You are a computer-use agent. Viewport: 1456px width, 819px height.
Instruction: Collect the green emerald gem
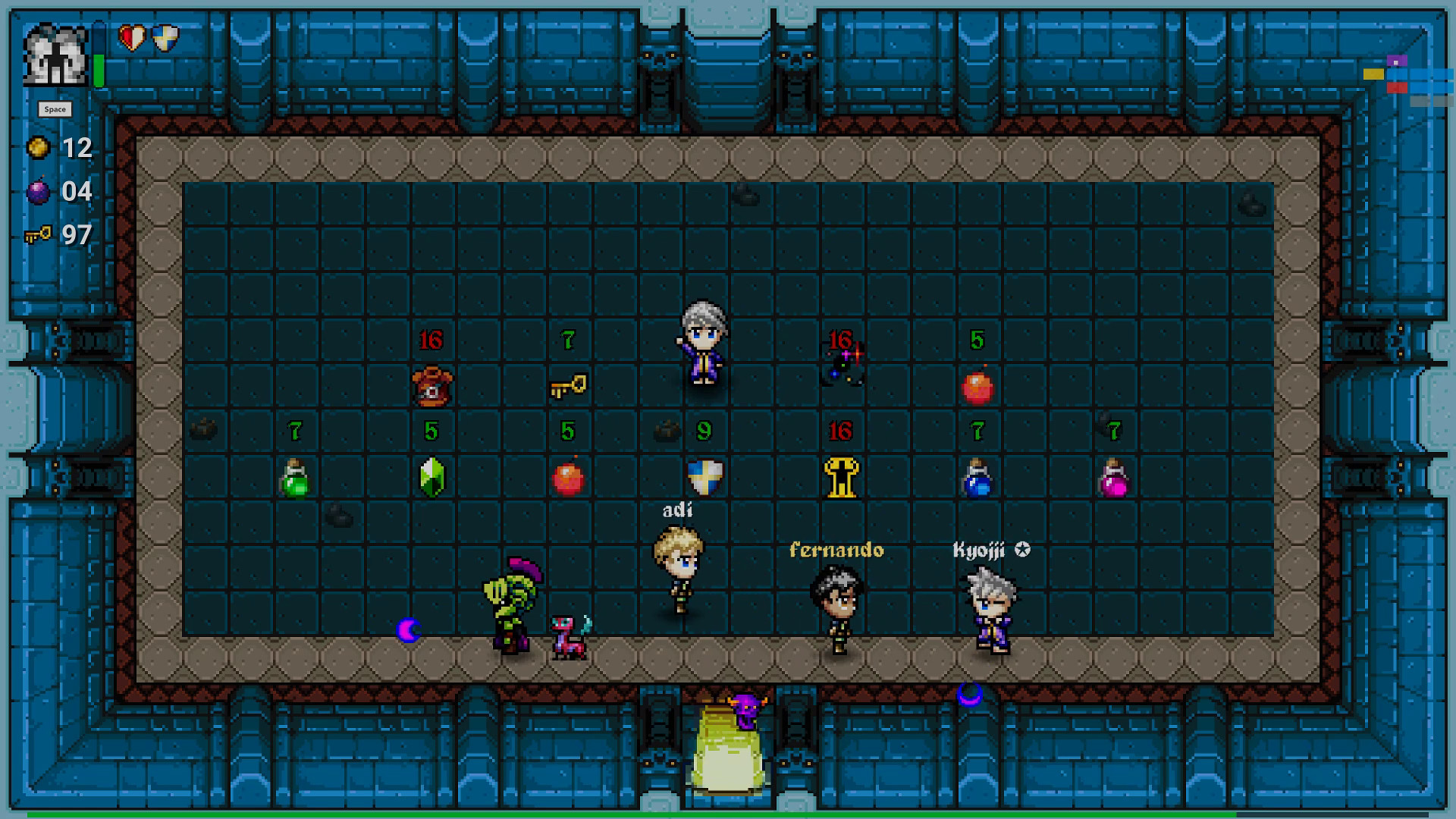coord(431,476)
